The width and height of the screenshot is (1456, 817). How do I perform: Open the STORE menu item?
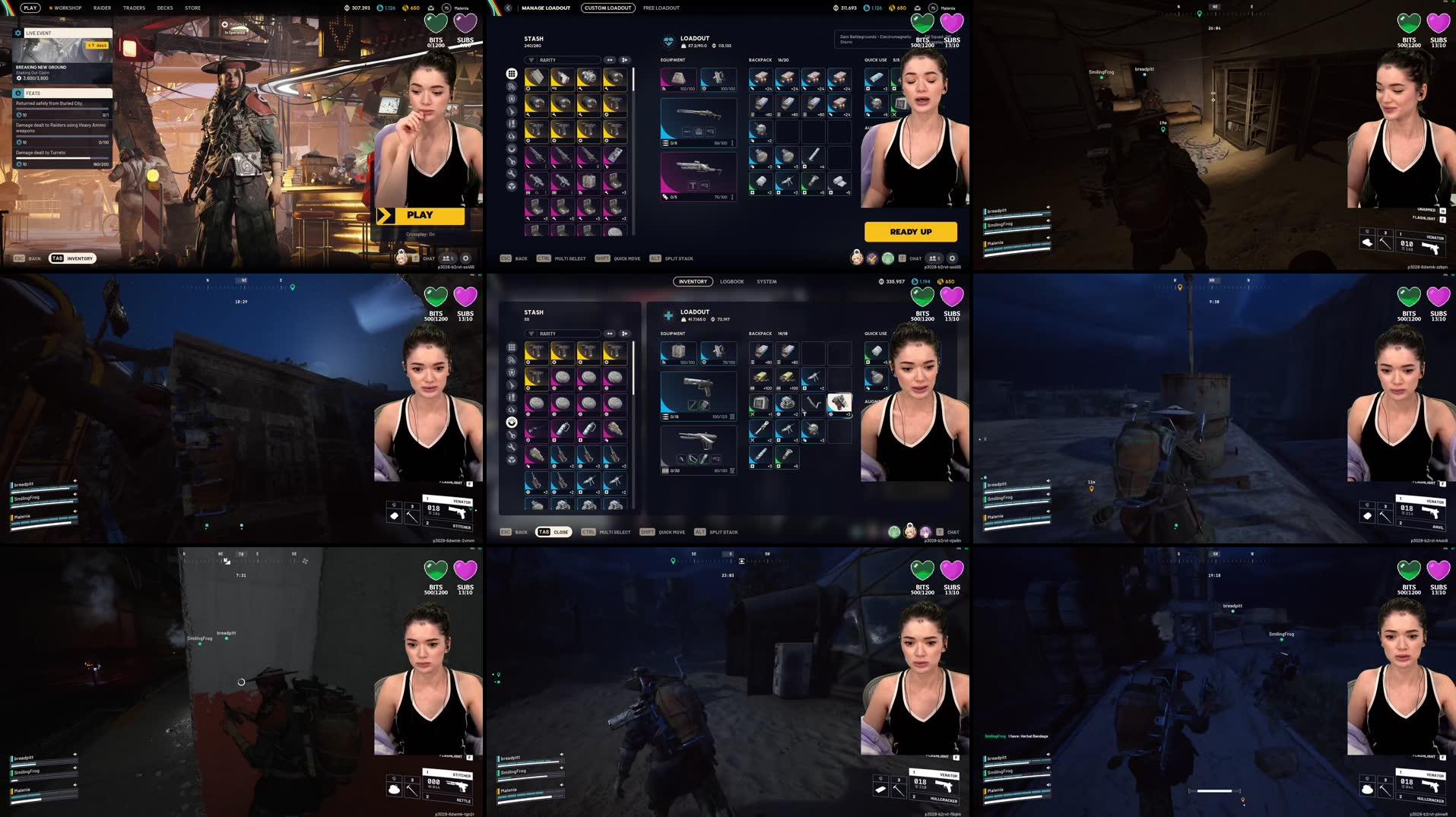pos(192,8)
